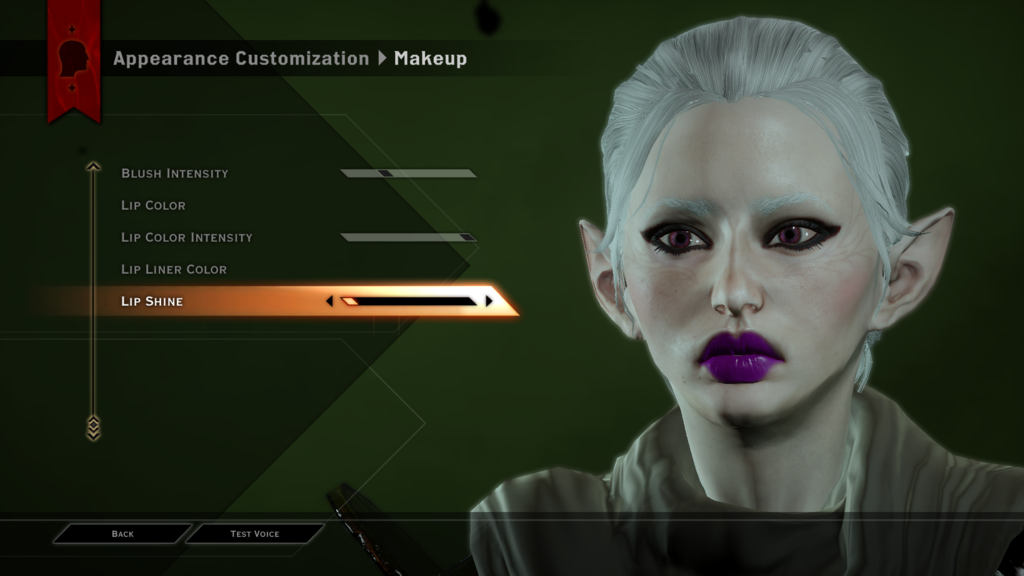Click the Back button
This screenshot has height=576, width=1024.
point(122,534)
